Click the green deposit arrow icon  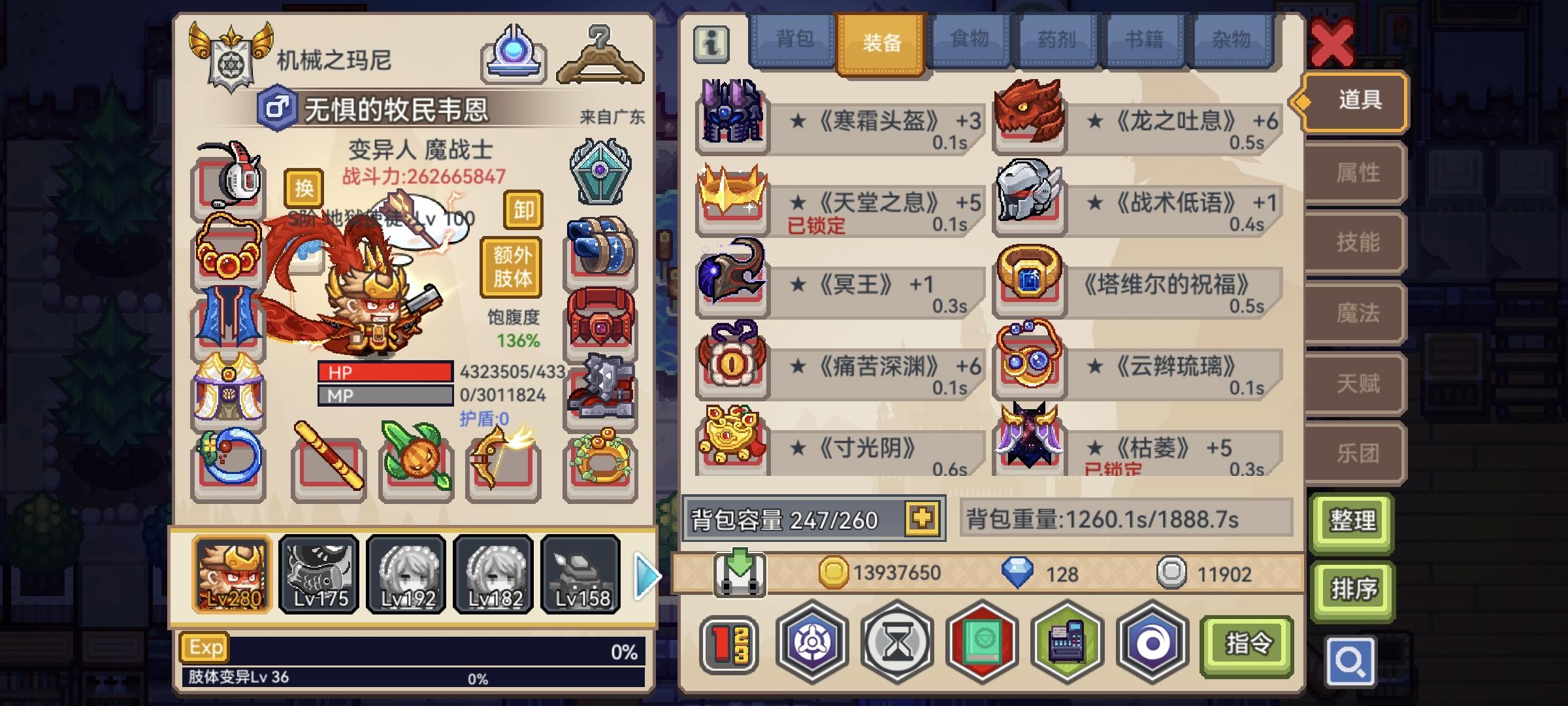tap(739, 574)
